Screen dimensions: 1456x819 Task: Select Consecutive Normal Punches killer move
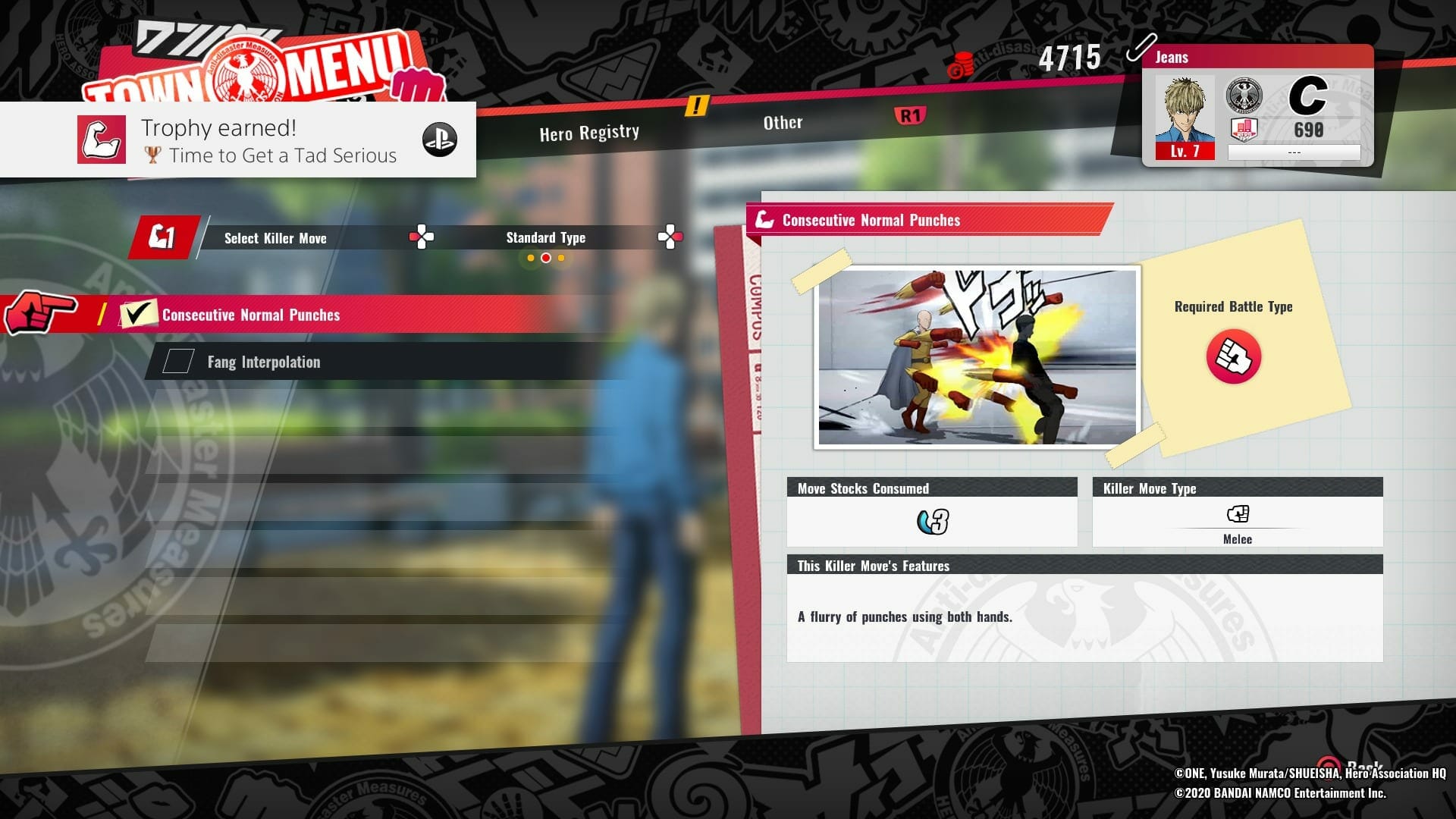(251, 315)
